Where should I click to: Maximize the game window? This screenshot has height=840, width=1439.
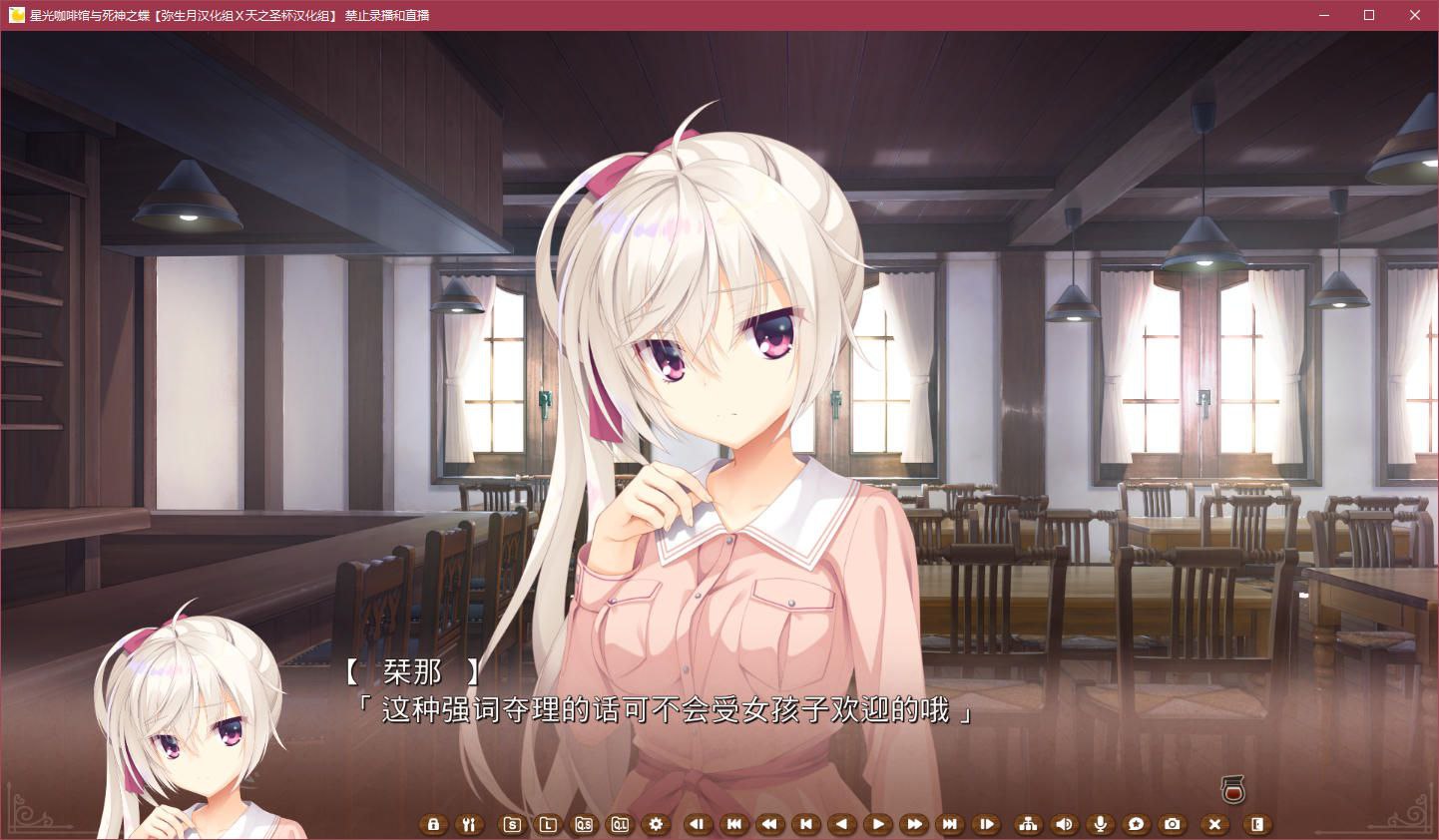(x=1369, y=15)
